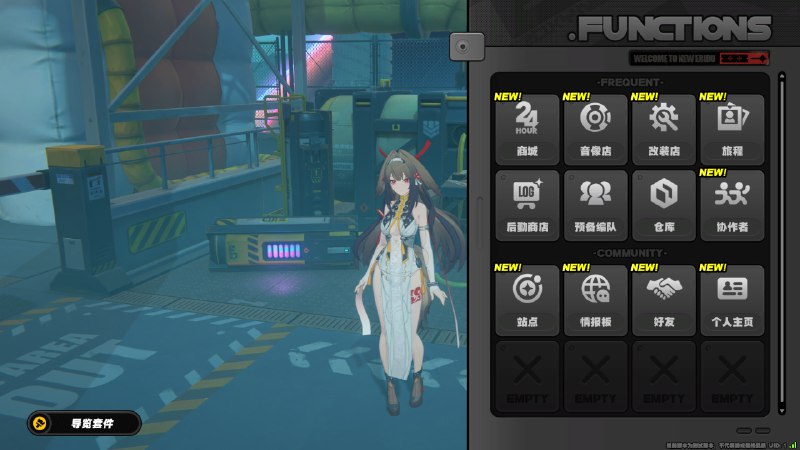Open the 协作者 partners function
Screen dimensions: 800x450
(x=731, y=204)
